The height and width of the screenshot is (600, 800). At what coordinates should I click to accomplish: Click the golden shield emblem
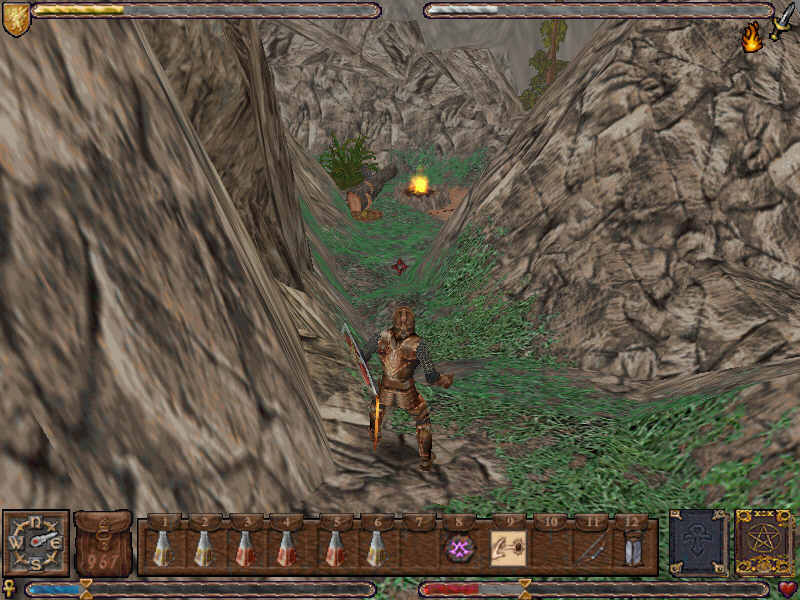point(16,19)
